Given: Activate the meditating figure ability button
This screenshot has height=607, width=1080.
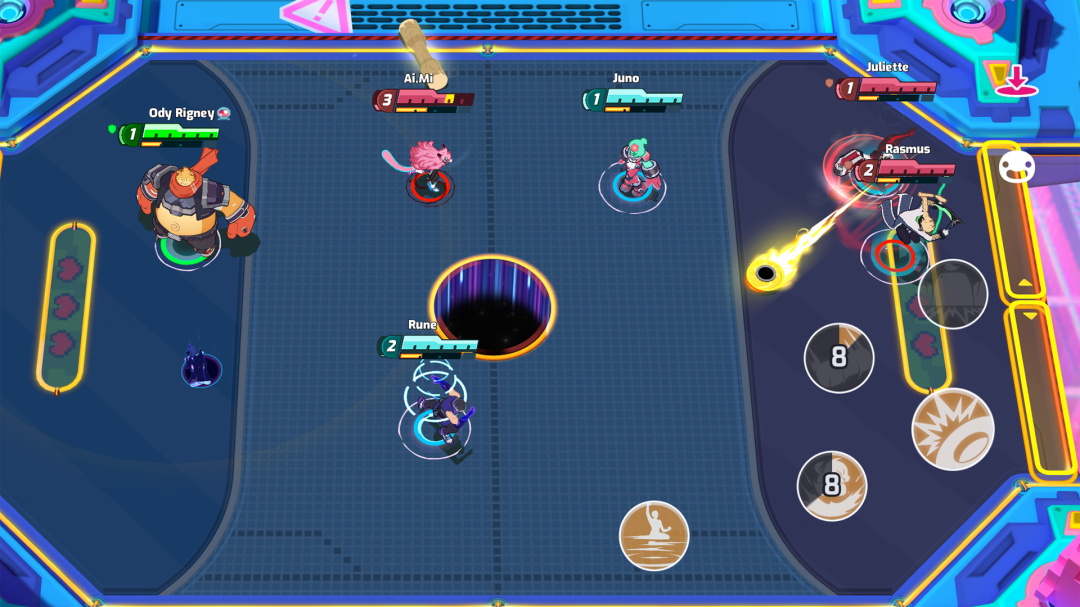Looking at the screenshot, I should click(x=654, y=535).
